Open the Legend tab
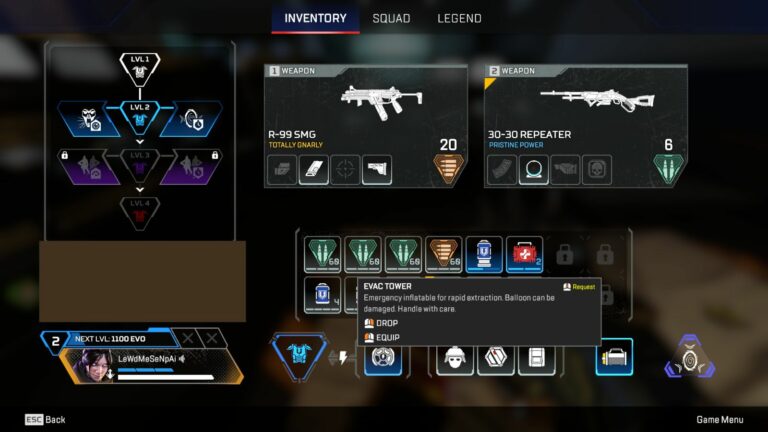Screen dimensions: 768x432 459,18
